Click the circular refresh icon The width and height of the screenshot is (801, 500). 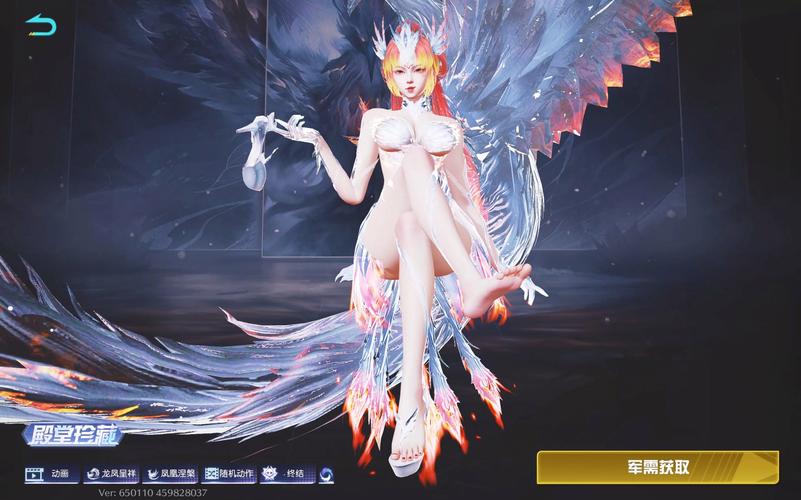[326, 473]
